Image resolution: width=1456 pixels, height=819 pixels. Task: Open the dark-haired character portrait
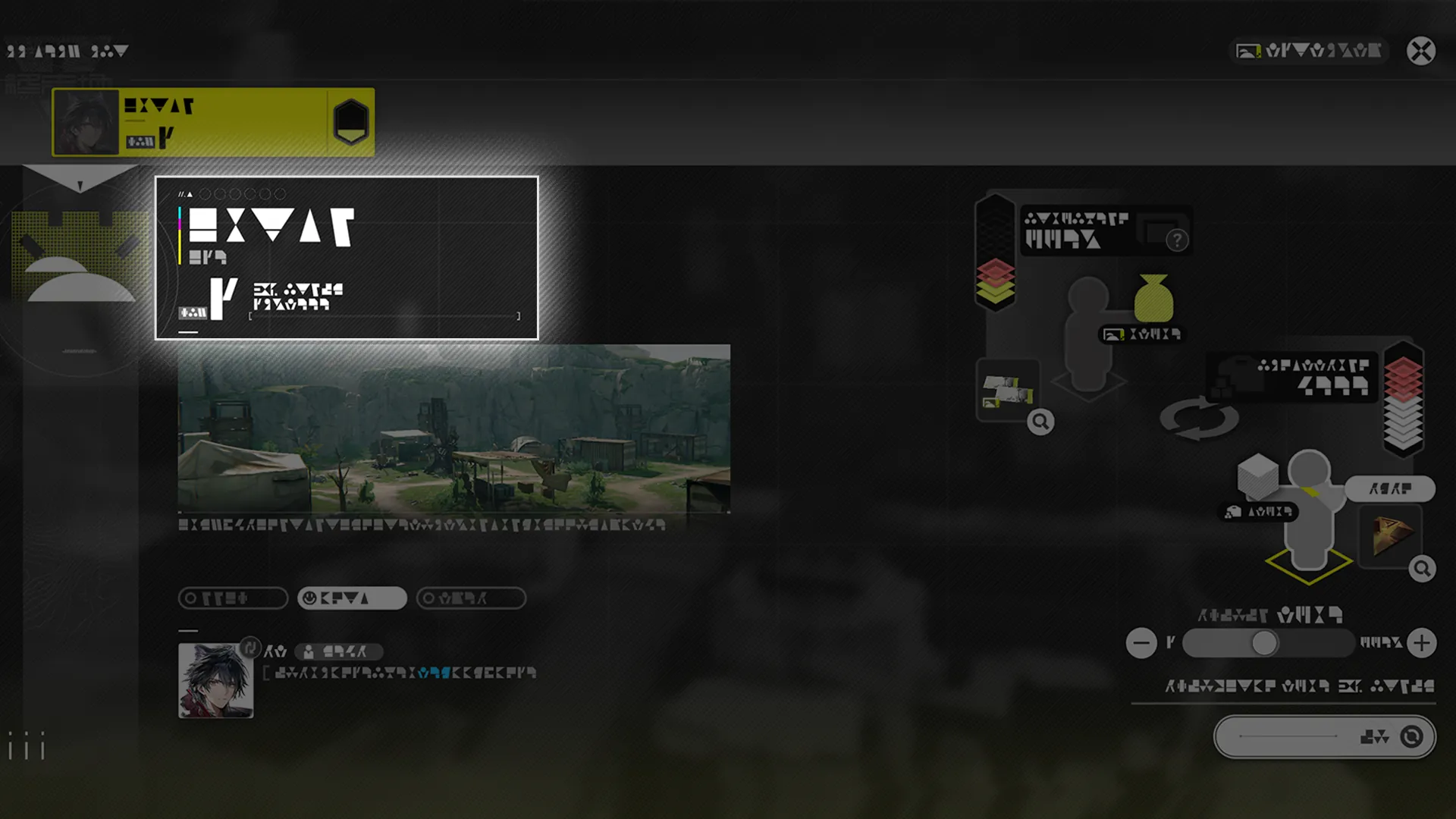pos(215,681)
